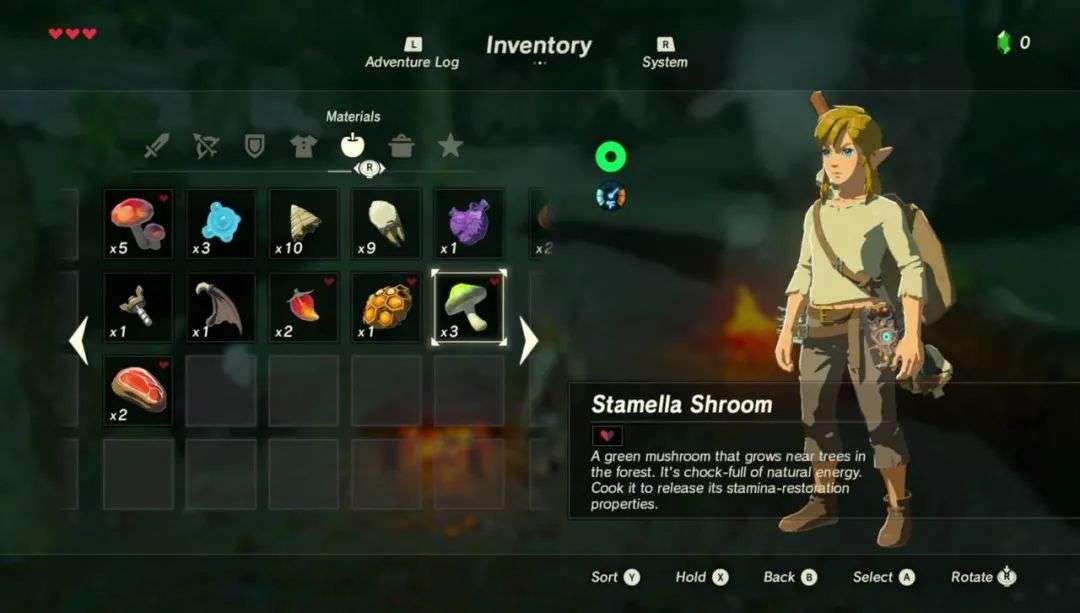Viewport: 1080px width, 613px height.
Task: Switch to the shields tab
Action: tap(255, 147)
